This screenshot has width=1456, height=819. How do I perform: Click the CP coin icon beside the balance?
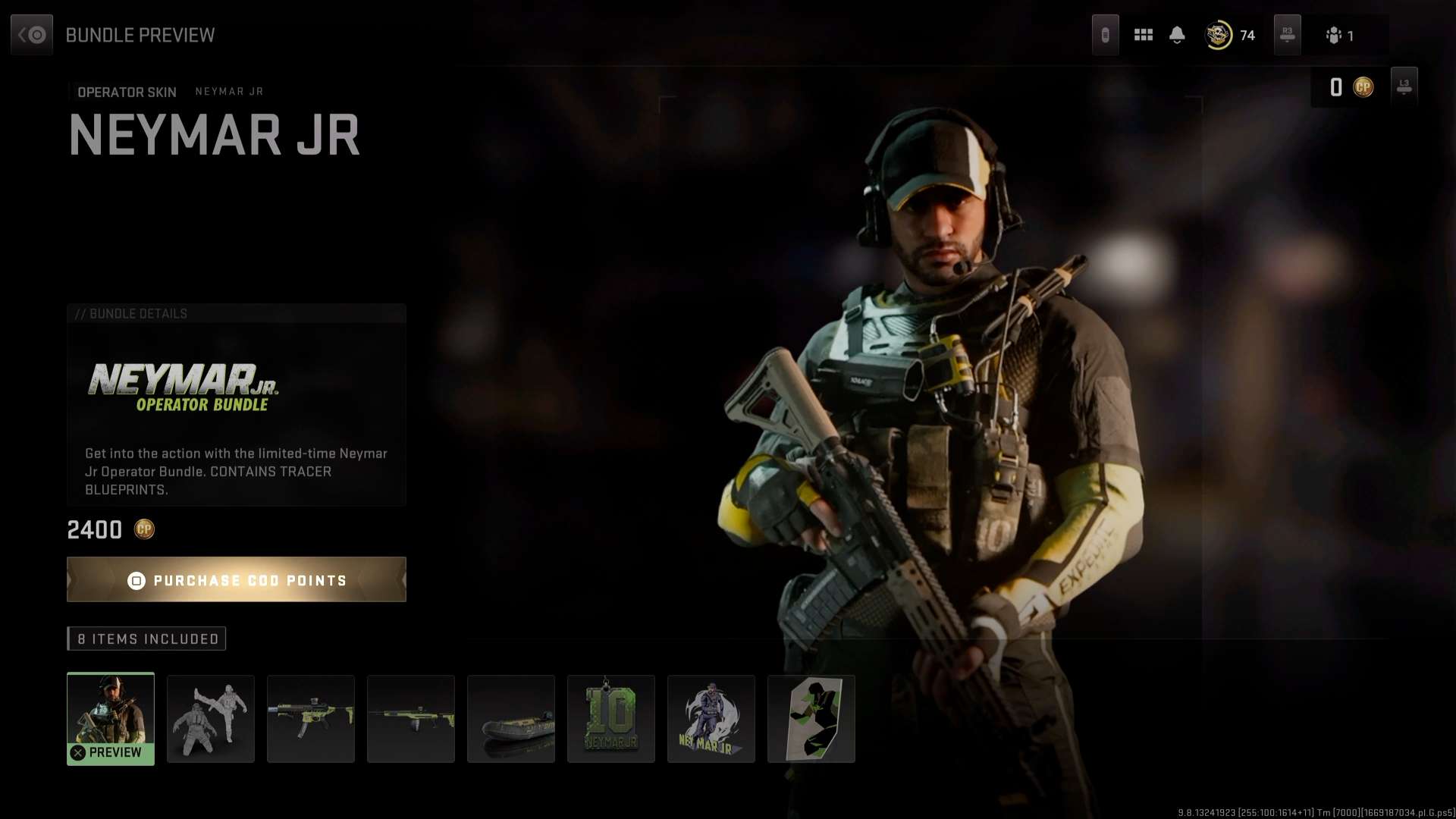[x=1363, y=87]
